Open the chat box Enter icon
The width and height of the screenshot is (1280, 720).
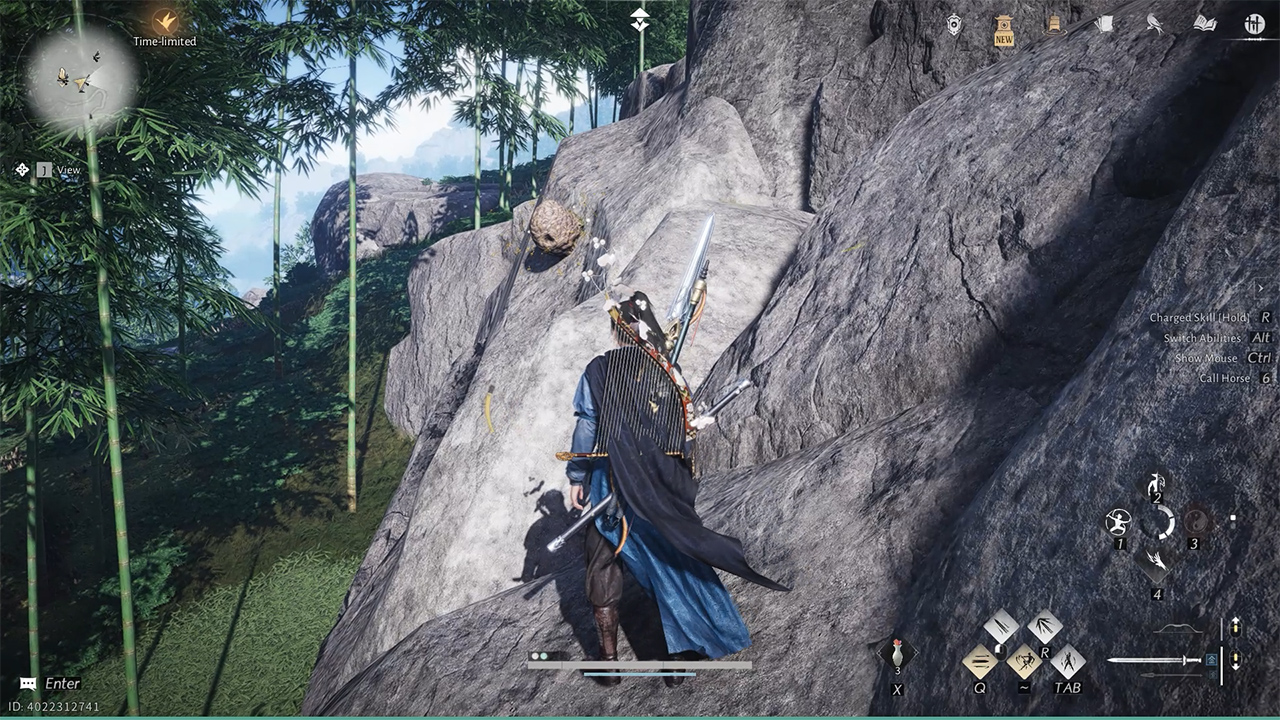[28, 684]
